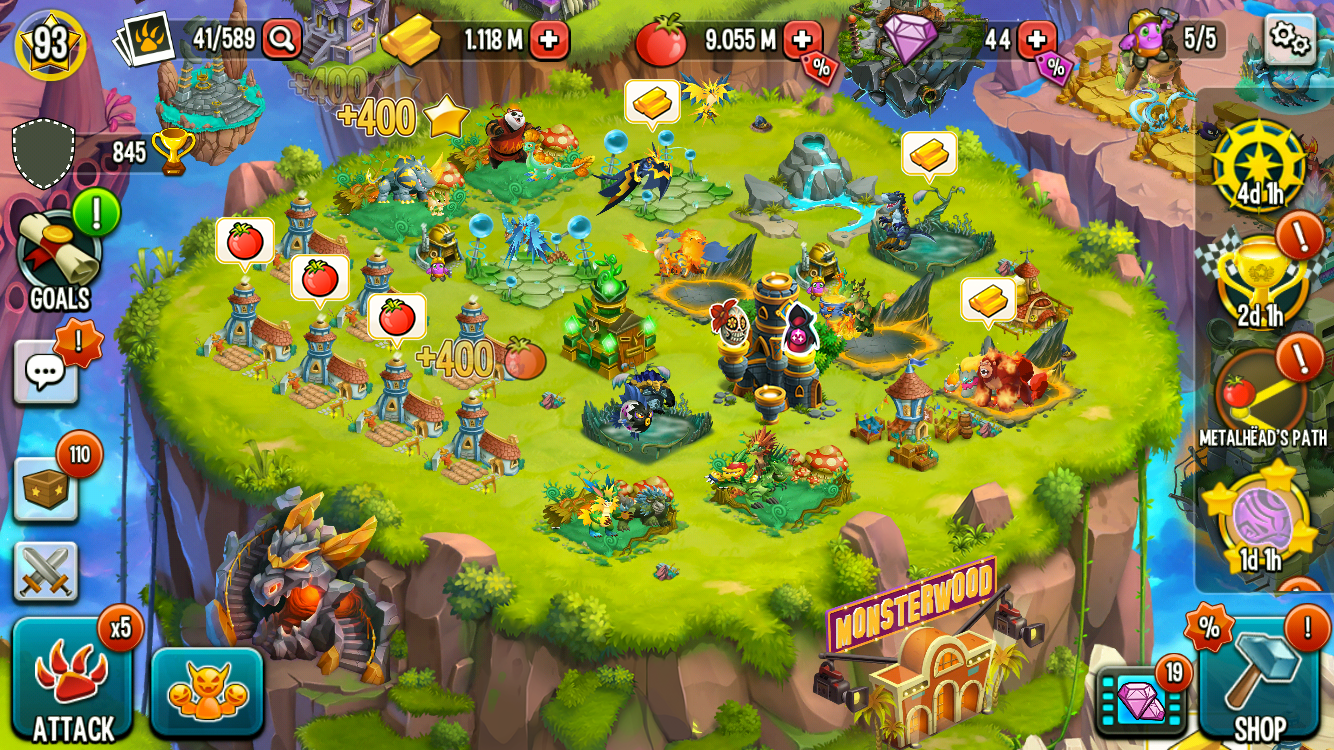Open Metalhead's Path event
Viewport: 1334px width, 750px height.
pyautogui.click(x=1261, y=395)
